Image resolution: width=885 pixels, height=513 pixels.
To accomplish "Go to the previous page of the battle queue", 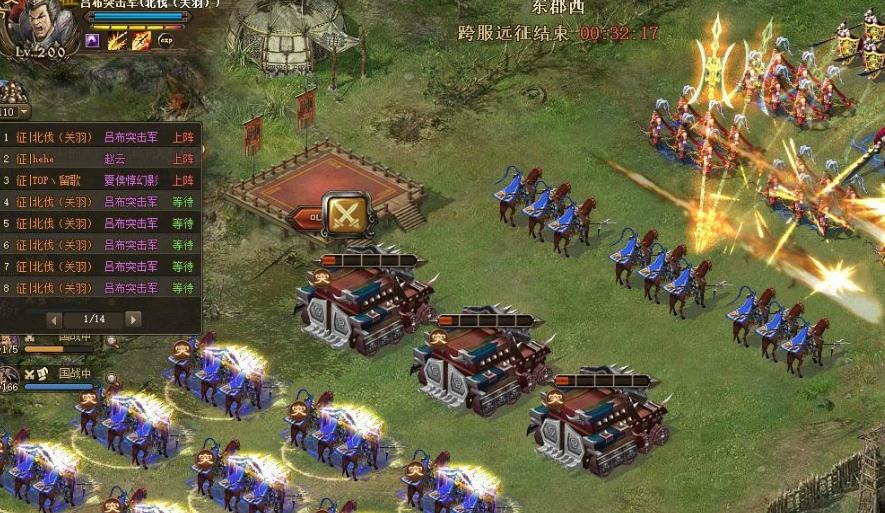I will coord(55,319).
